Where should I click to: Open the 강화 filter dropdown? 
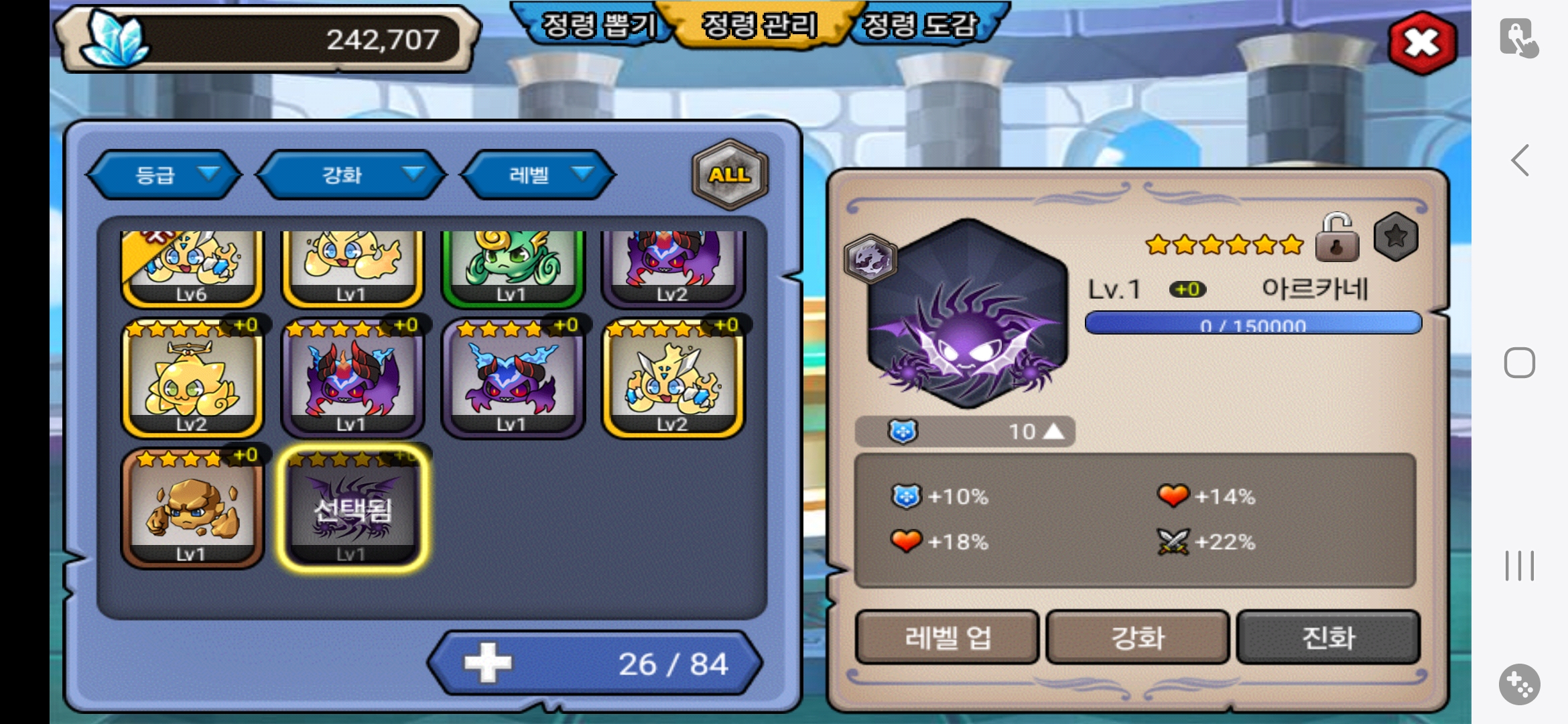(350, 175)
